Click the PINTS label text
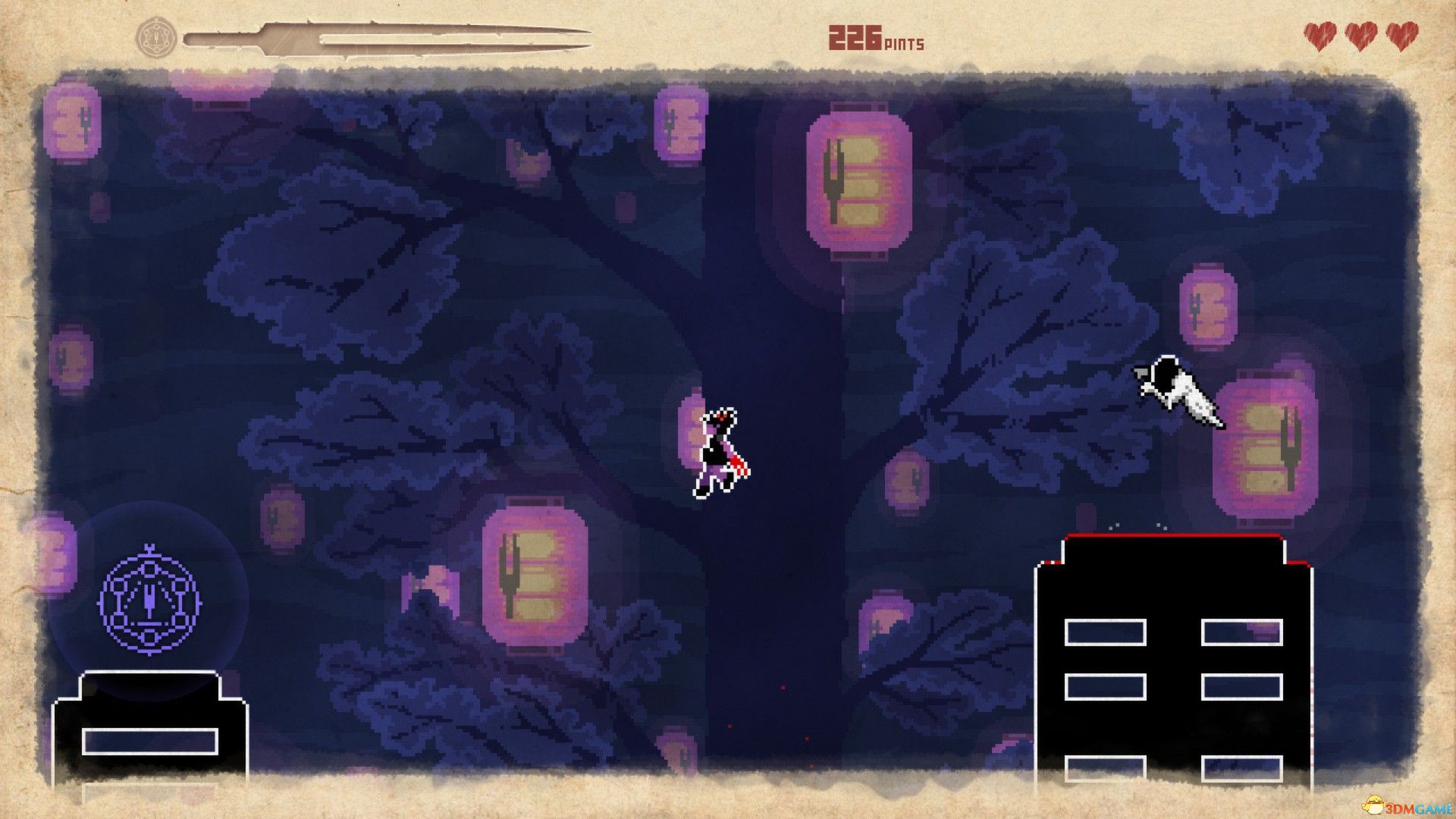The width and height of the screenshot is (1456, 819). point(902,42)
